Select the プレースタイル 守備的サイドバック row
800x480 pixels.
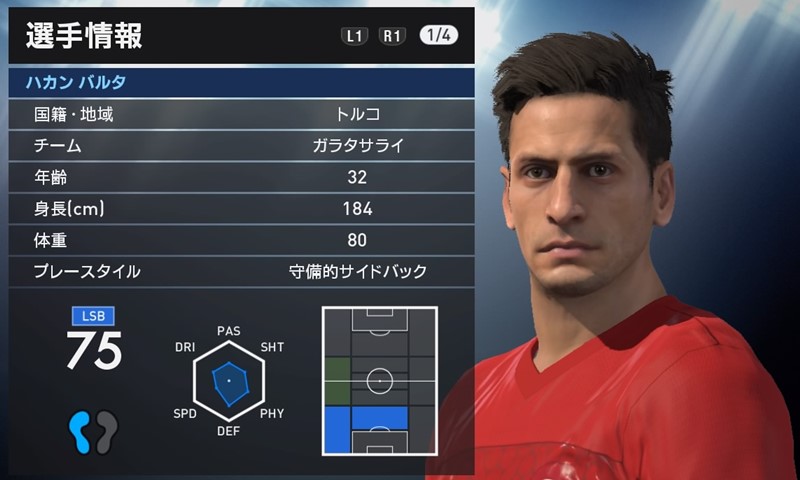click(240, 271)
